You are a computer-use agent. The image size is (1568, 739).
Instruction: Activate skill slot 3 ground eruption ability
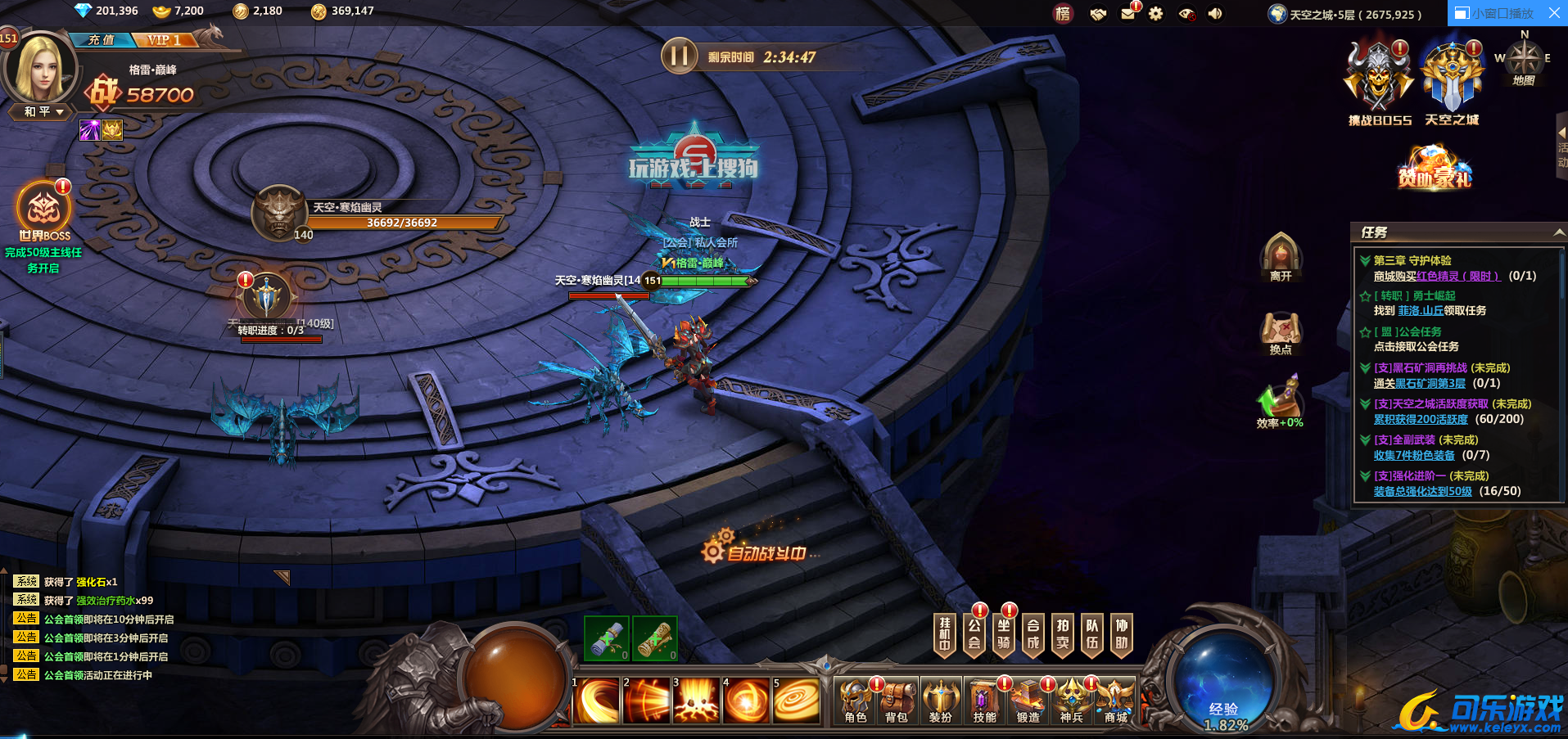pos(696,701)
